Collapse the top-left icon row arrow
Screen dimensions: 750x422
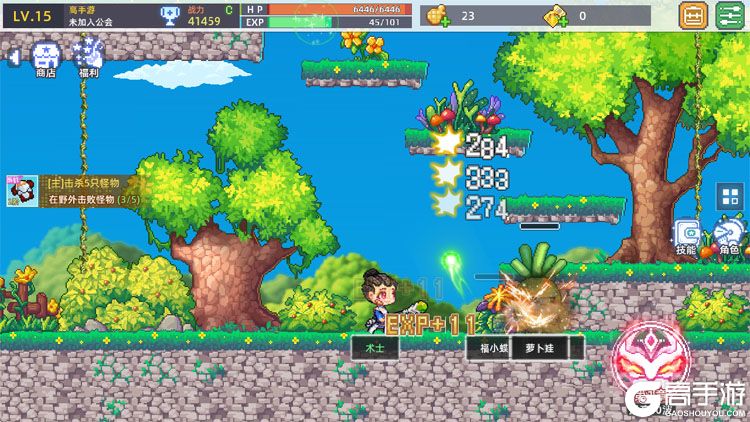(14, 59)
